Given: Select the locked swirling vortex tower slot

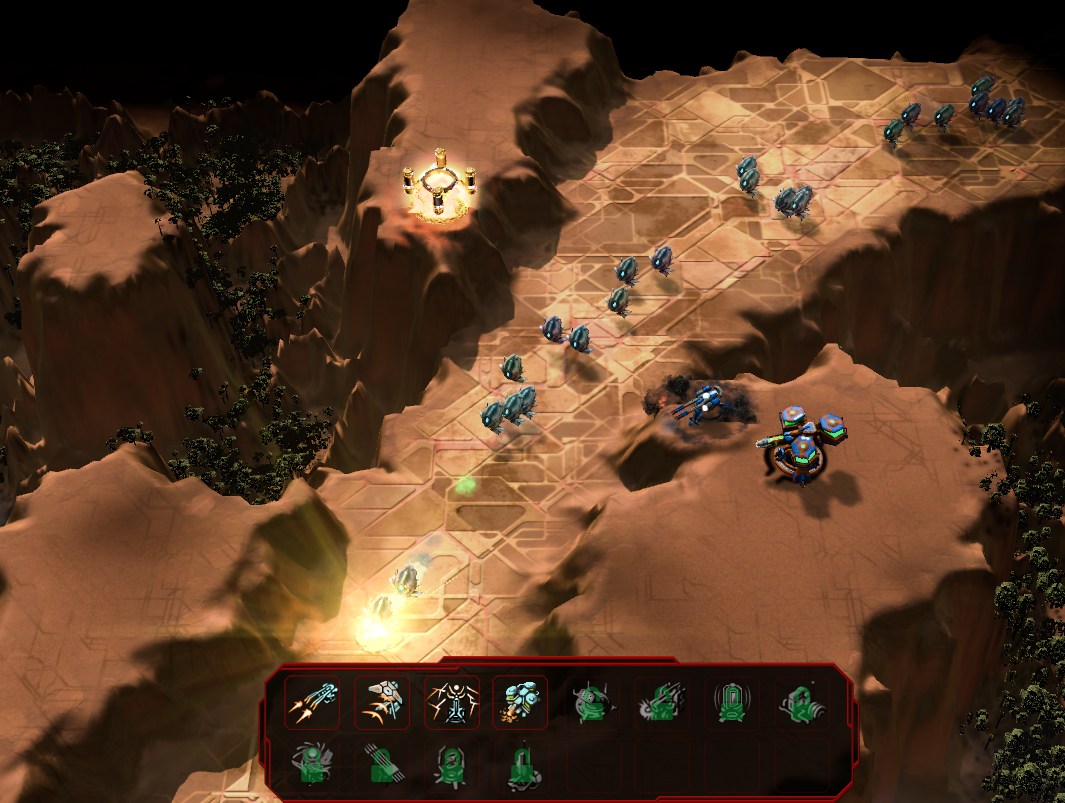Looking at the screenshot, I should 312,765.
